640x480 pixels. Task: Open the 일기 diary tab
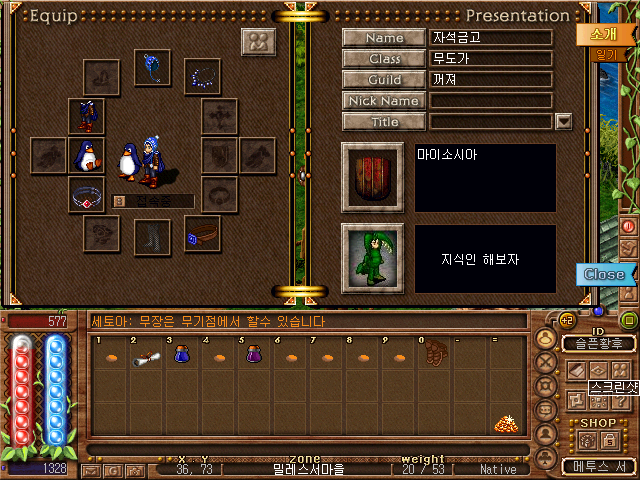606,56
